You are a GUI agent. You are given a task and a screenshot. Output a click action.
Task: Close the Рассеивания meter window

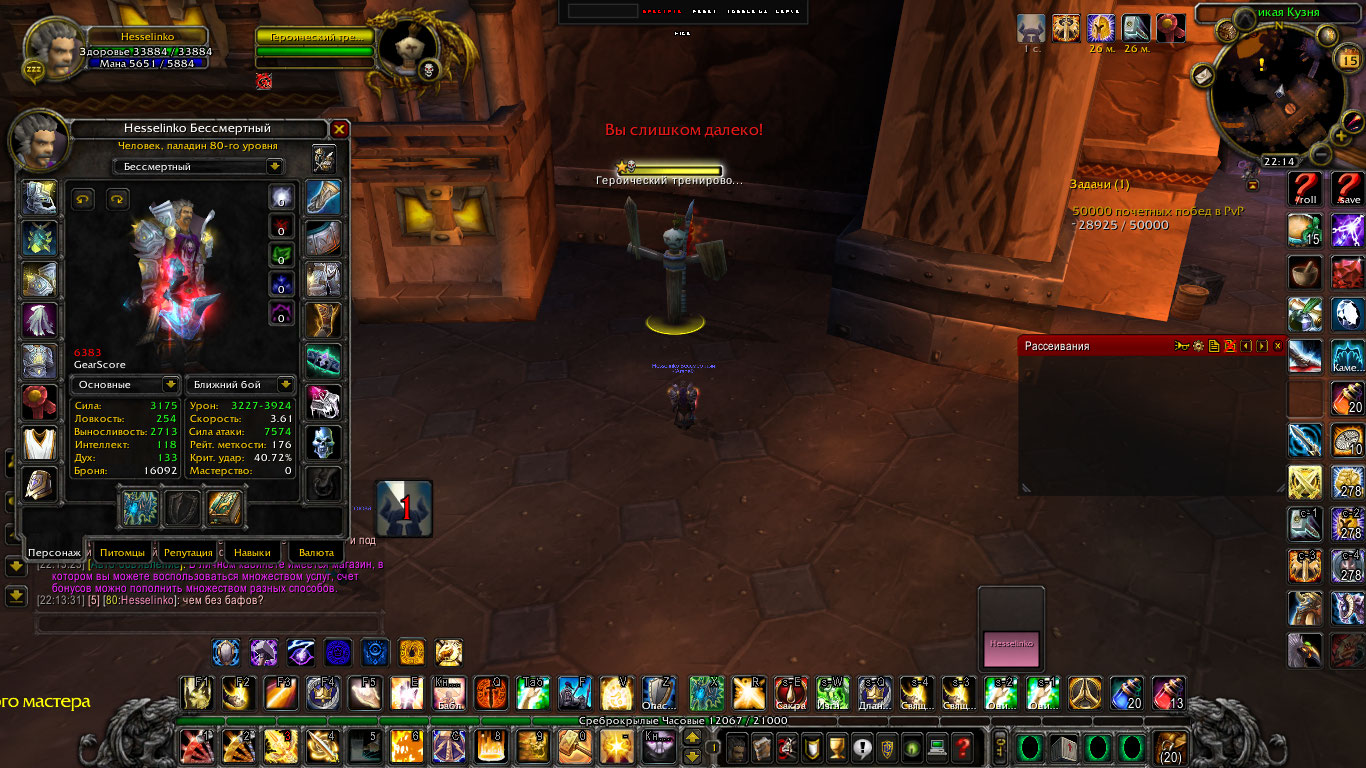1277,346
